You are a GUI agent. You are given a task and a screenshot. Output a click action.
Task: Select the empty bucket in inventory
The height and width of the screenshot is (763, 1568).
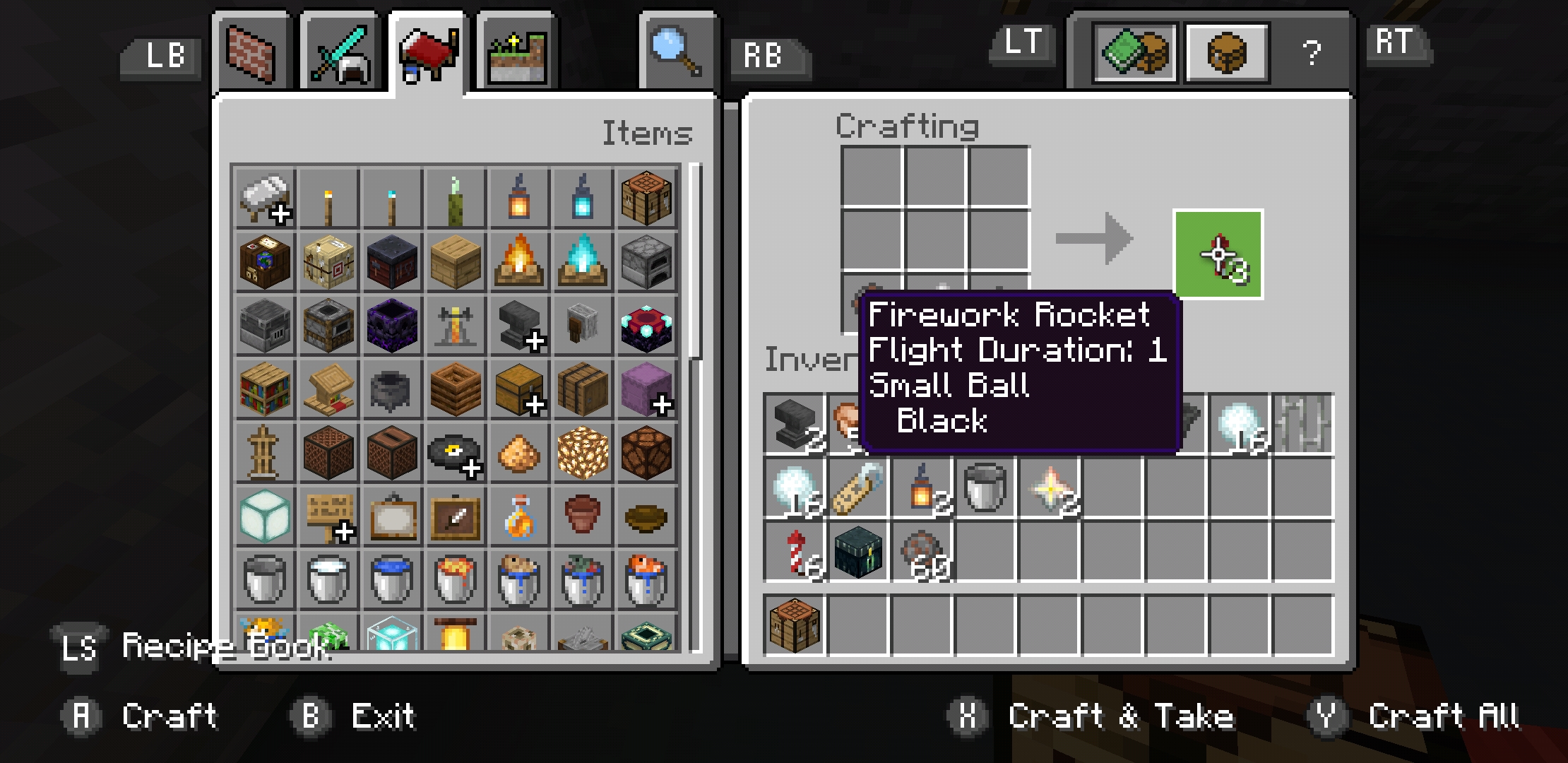click(985, 487)
